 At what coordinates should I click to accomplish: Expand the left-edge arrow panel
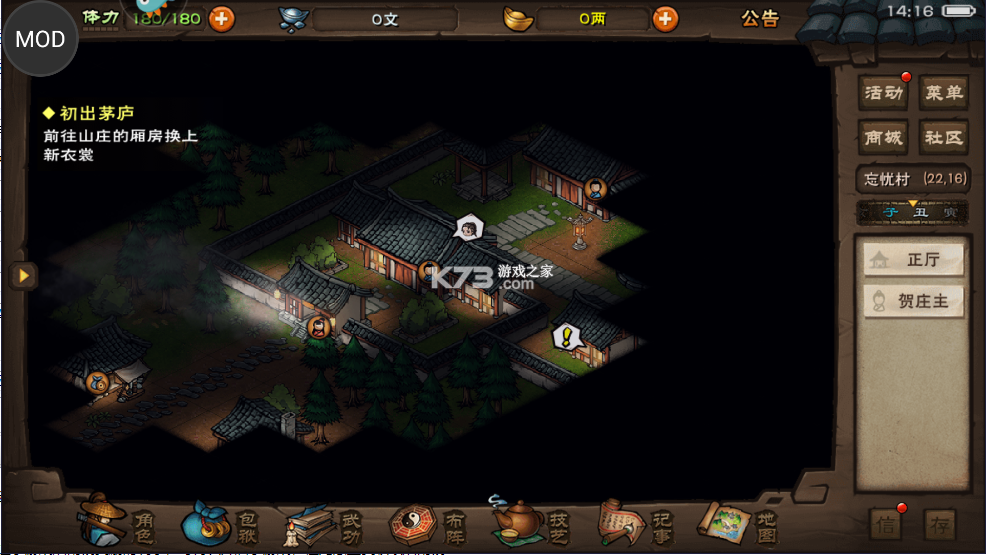23,275
